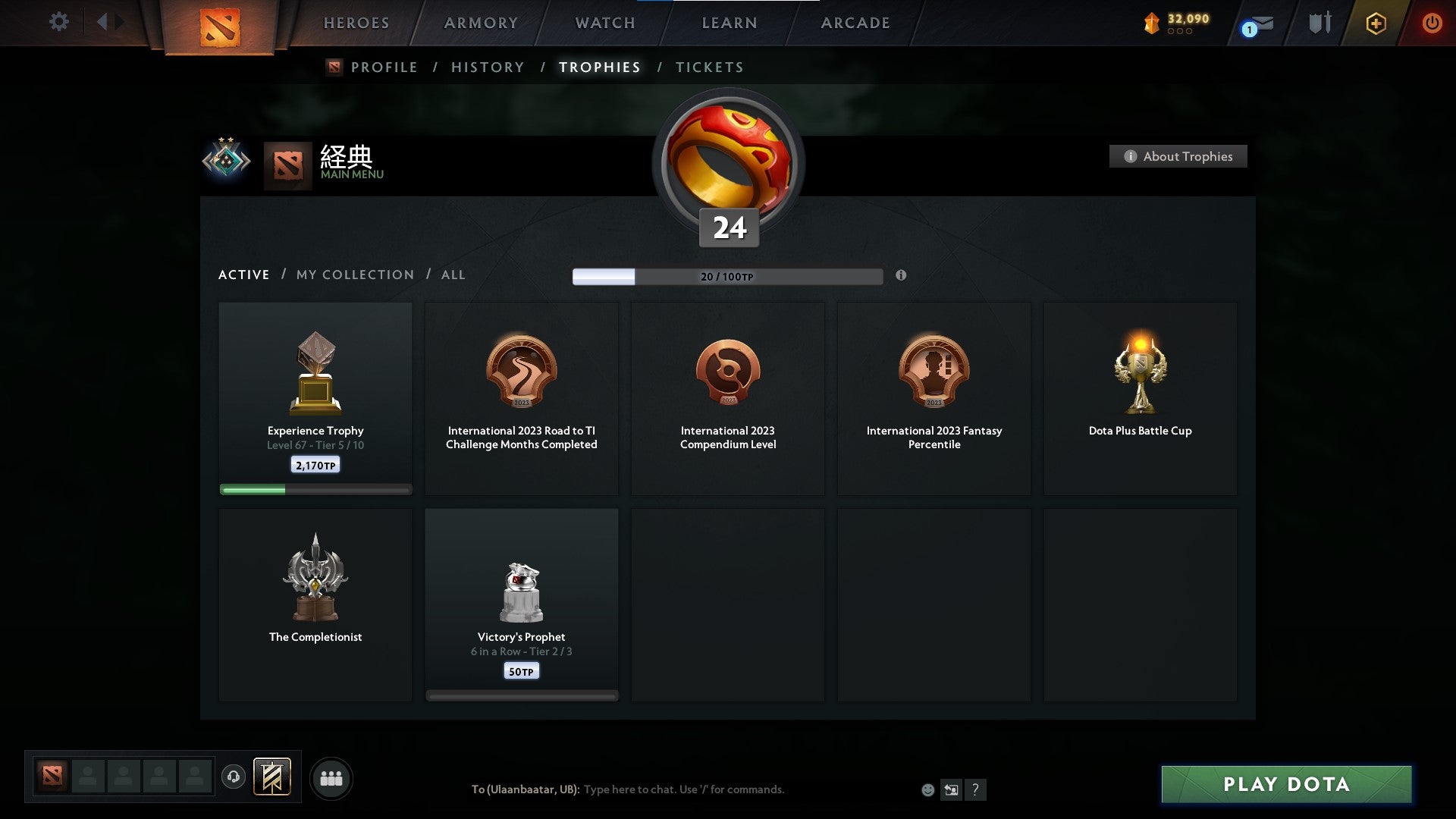Click the chat help question mark icon
The width and height of the screenshot is (1456, 819).
(x=975, y=789)
